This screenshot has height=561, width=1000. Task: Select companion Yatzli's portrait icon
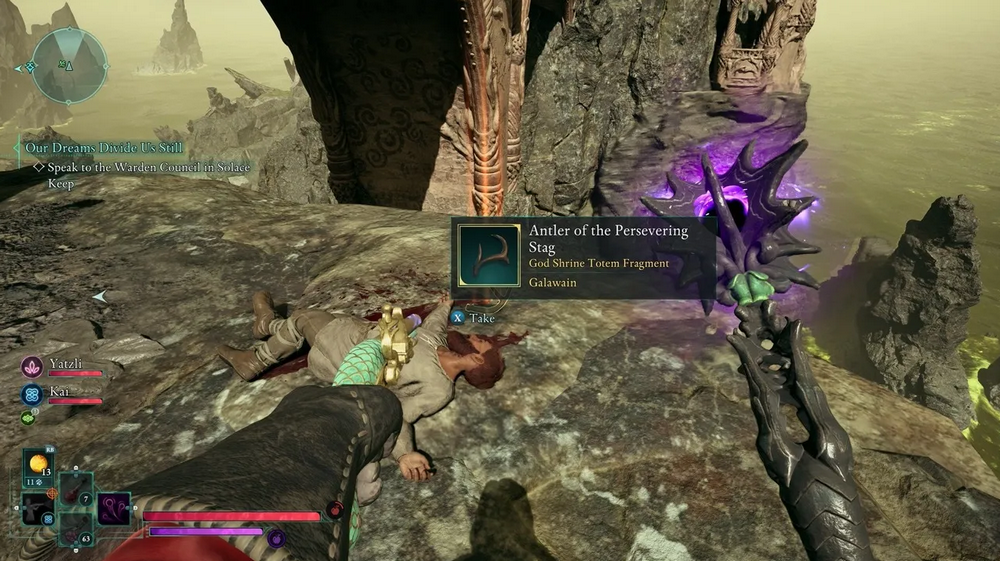30,366
